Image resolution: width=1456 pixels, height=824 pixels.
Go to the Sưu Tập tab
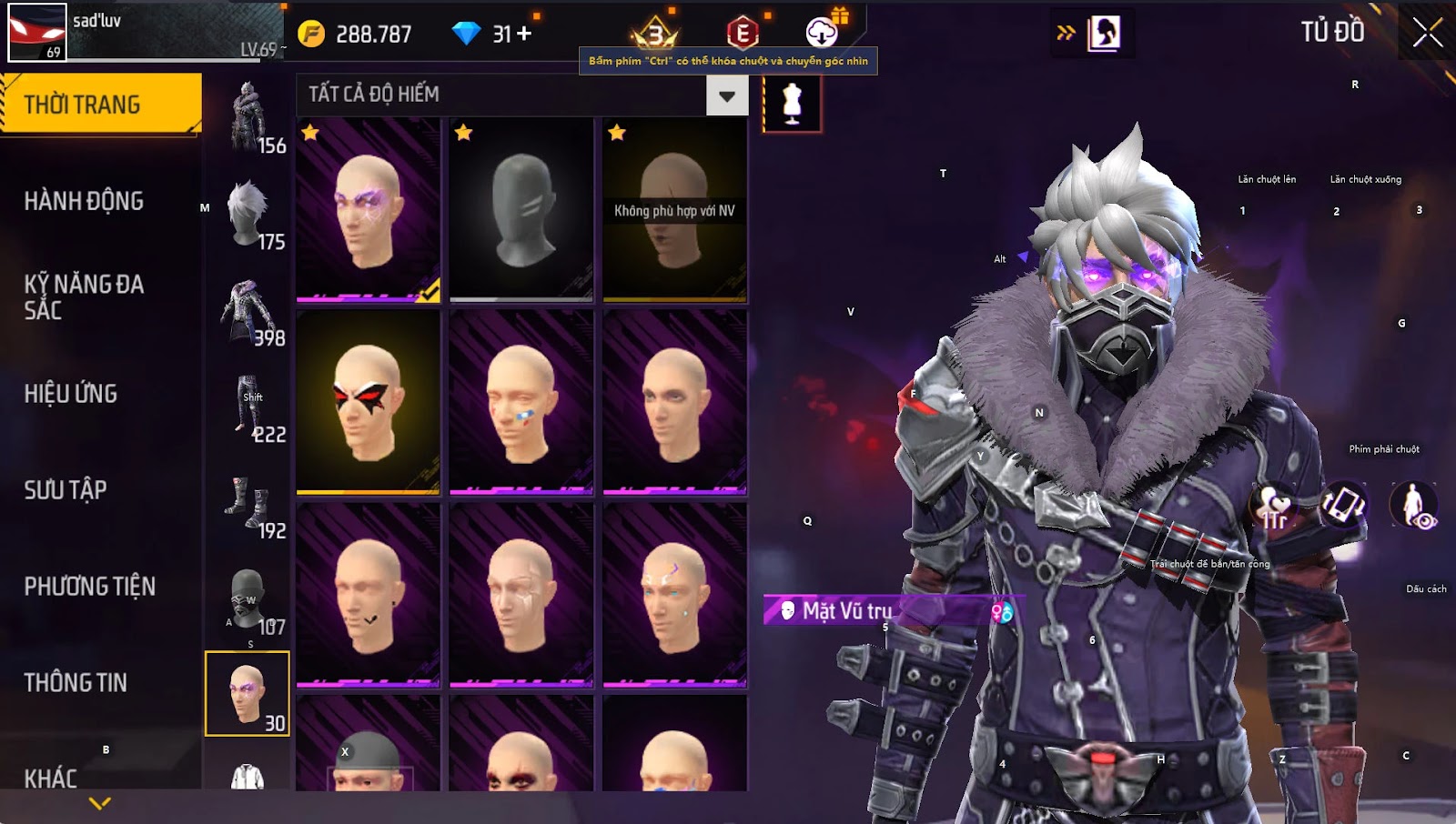point(66,490)
